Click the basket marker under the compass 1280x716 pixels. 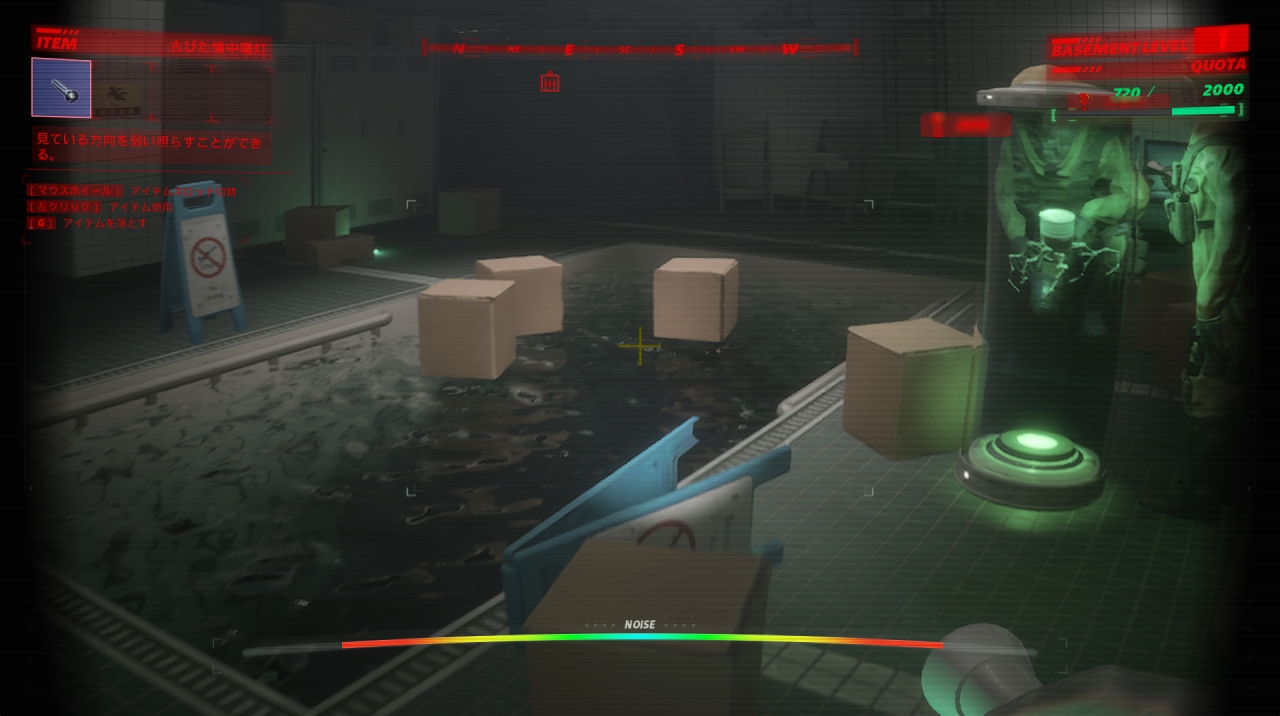pyautogui.click(x=550, y=82)
